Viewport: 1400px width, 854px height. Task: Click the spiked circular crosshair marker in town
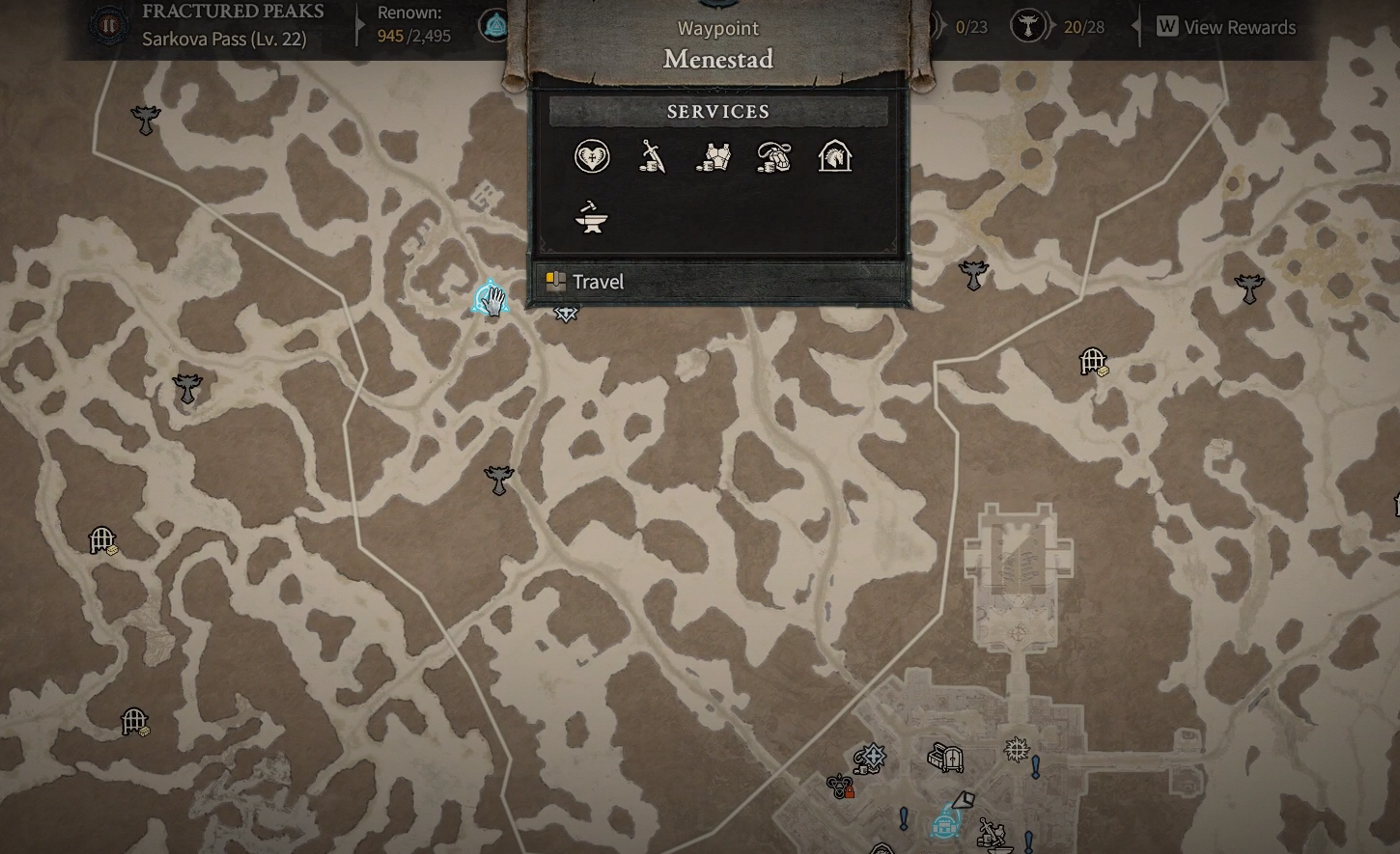point(1016,749)
